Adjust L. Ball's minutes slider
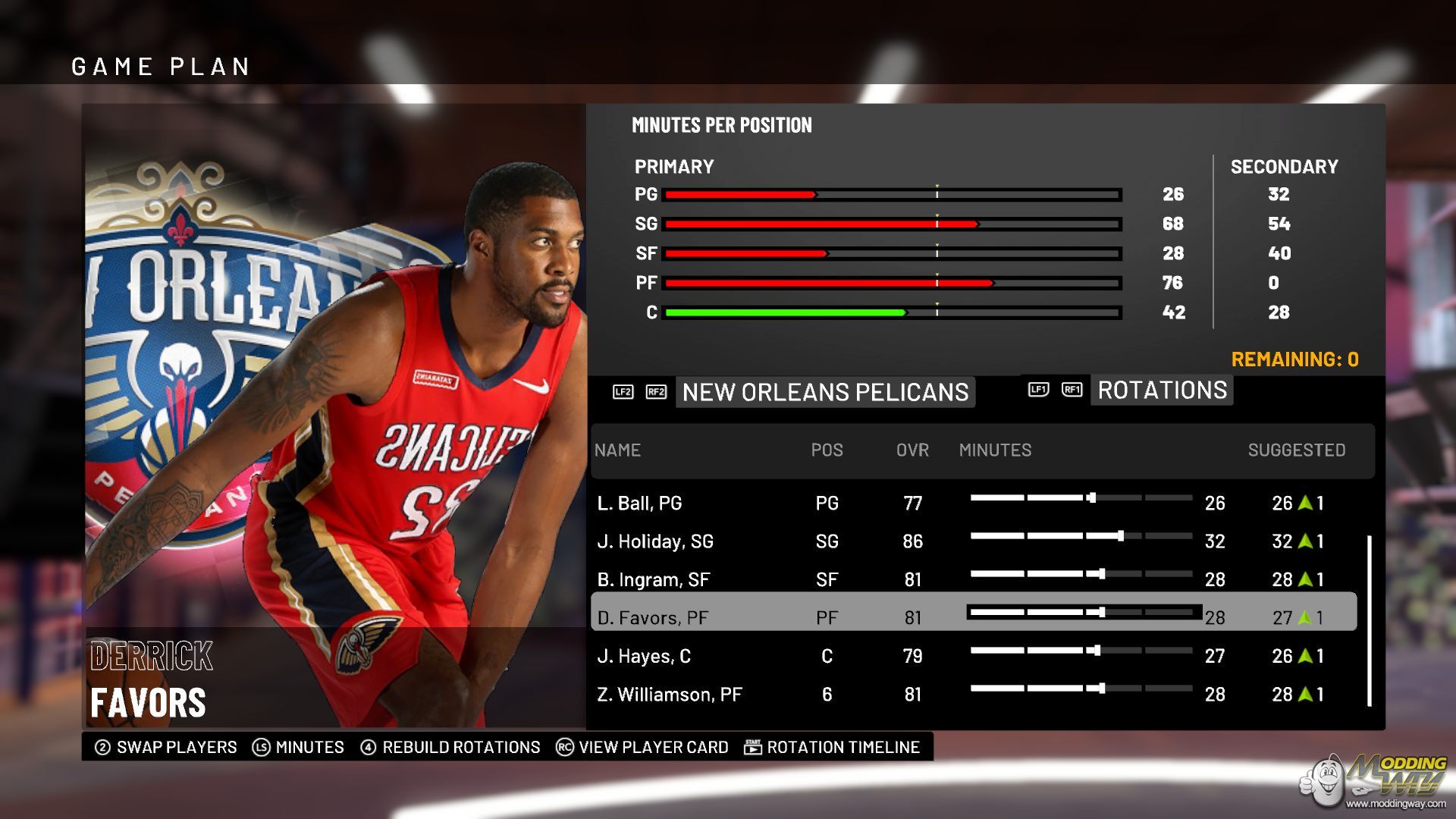The image size is (1456, 819). coord(1091,498)
